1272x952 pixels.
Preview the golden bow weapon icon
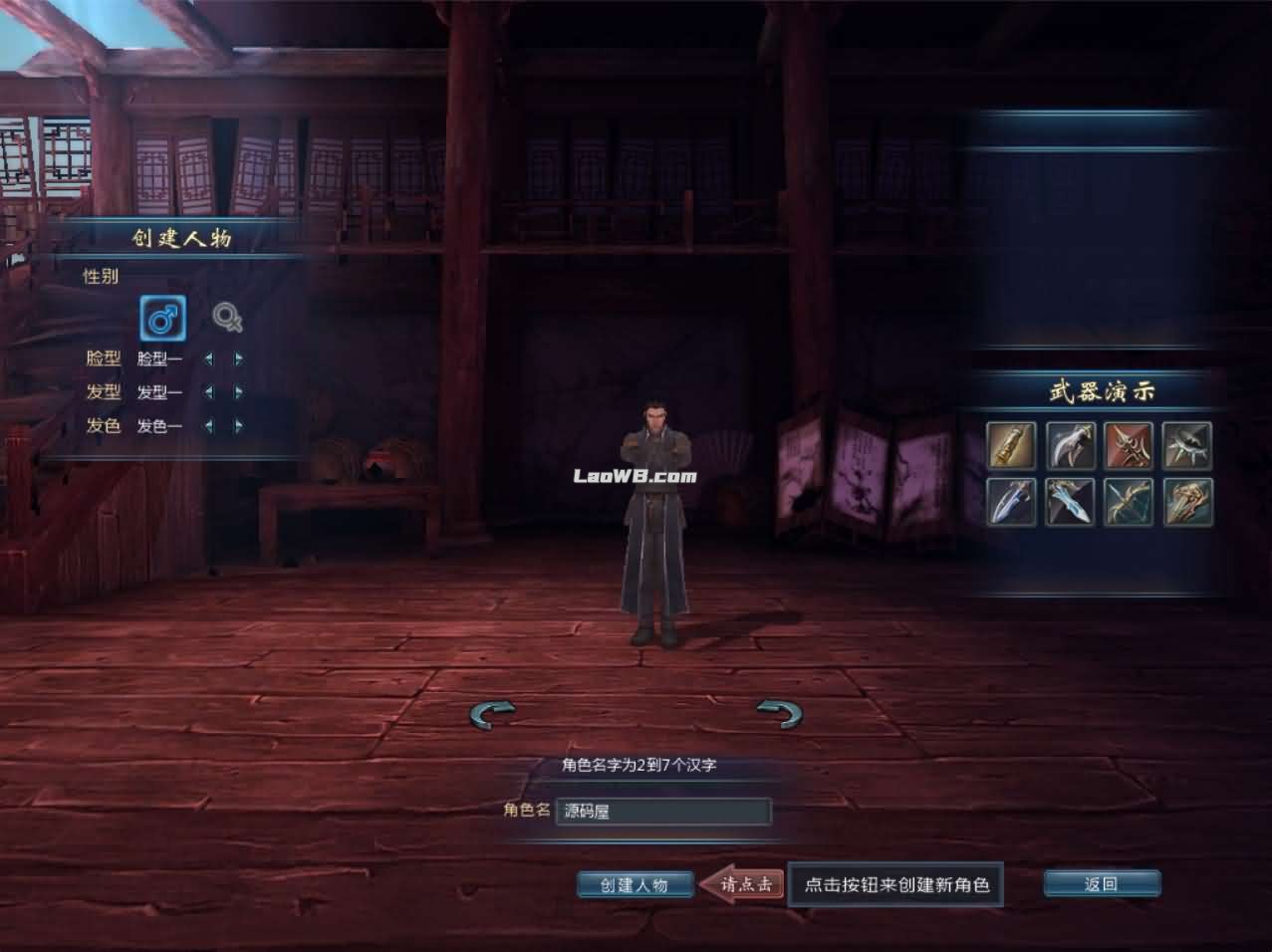click(1129, 501)
